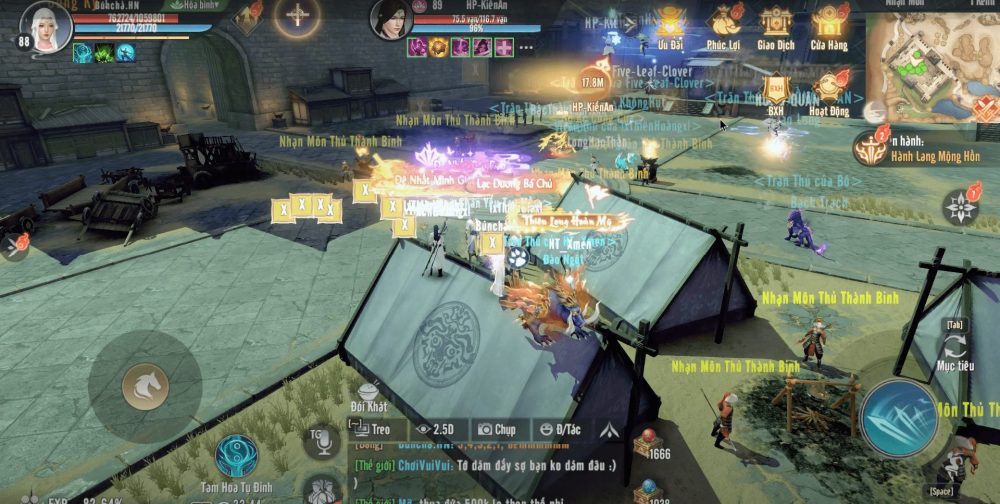Switch target with the Mục tiêu button

[x=954, y=350]
